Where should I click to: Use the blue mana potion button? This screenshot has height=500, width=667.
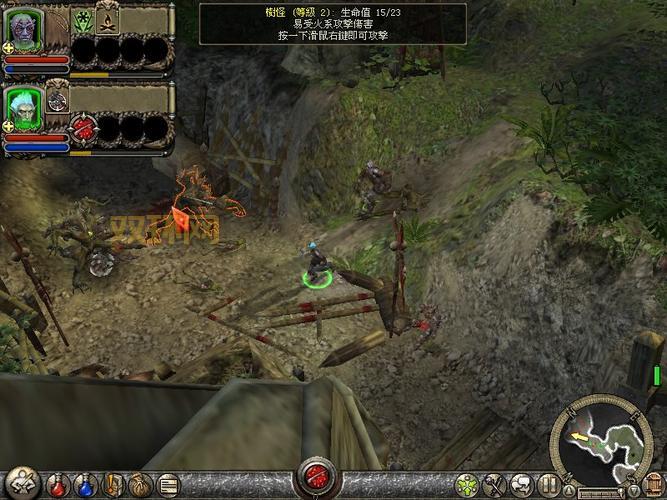click(x=84, y=485)
